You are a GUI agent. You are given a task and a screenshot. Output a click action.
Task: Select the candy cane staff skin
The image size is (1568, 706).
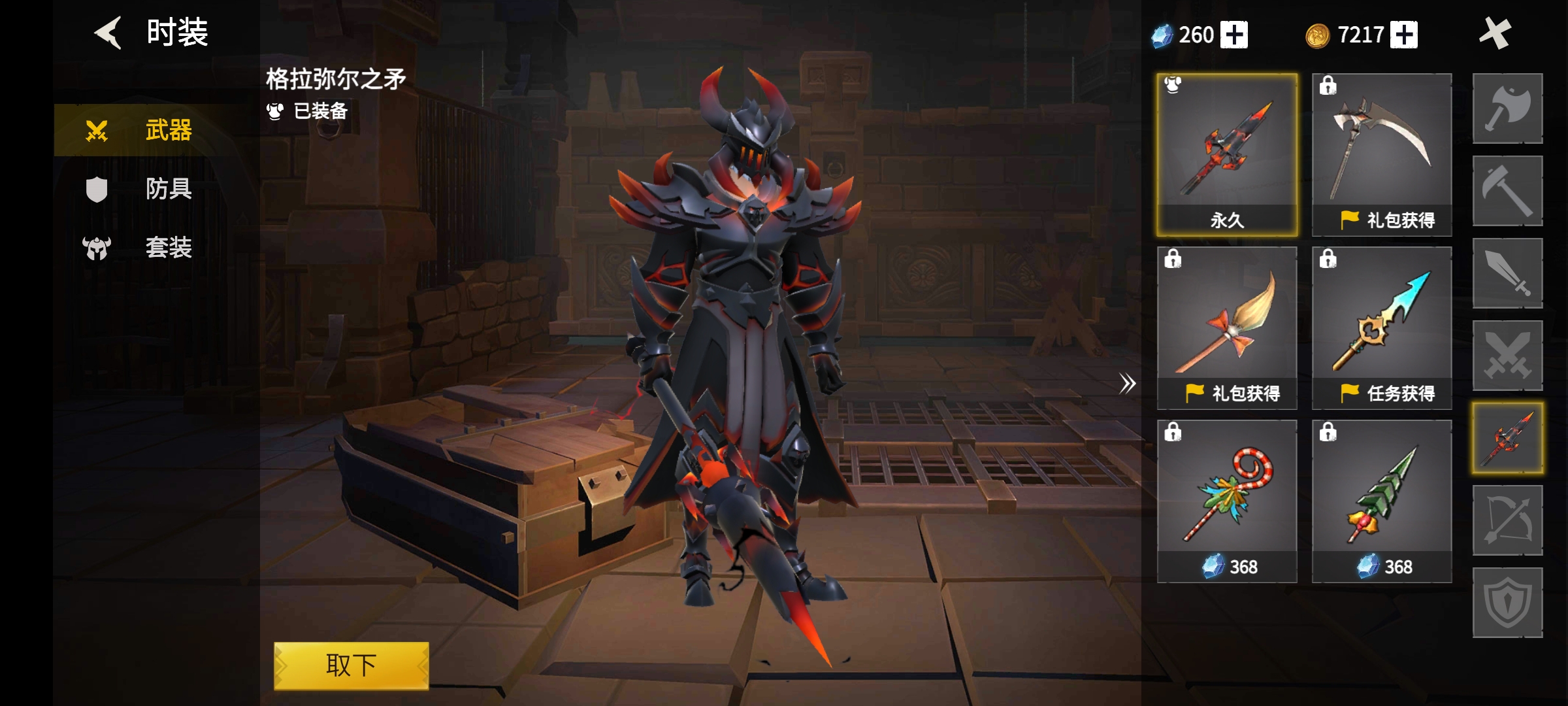1227,501
